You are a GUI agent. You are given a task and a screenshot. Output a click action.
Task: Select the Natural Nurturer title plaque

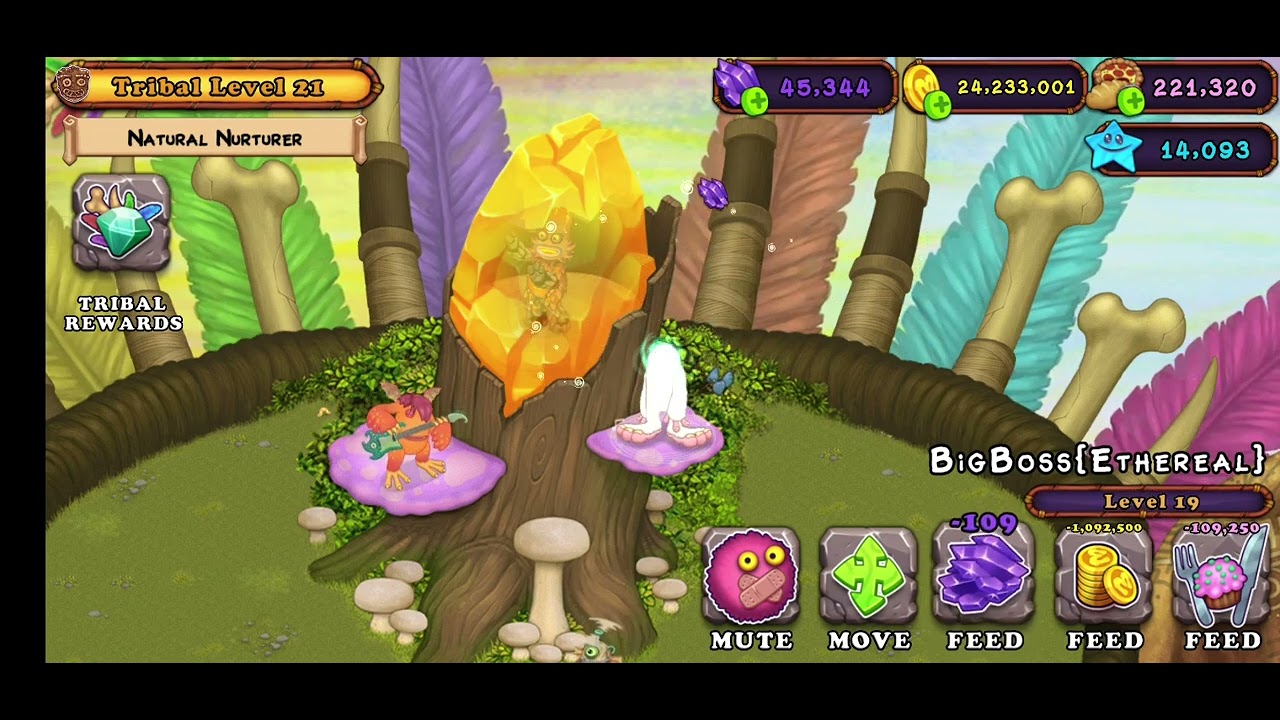(215, 139)
